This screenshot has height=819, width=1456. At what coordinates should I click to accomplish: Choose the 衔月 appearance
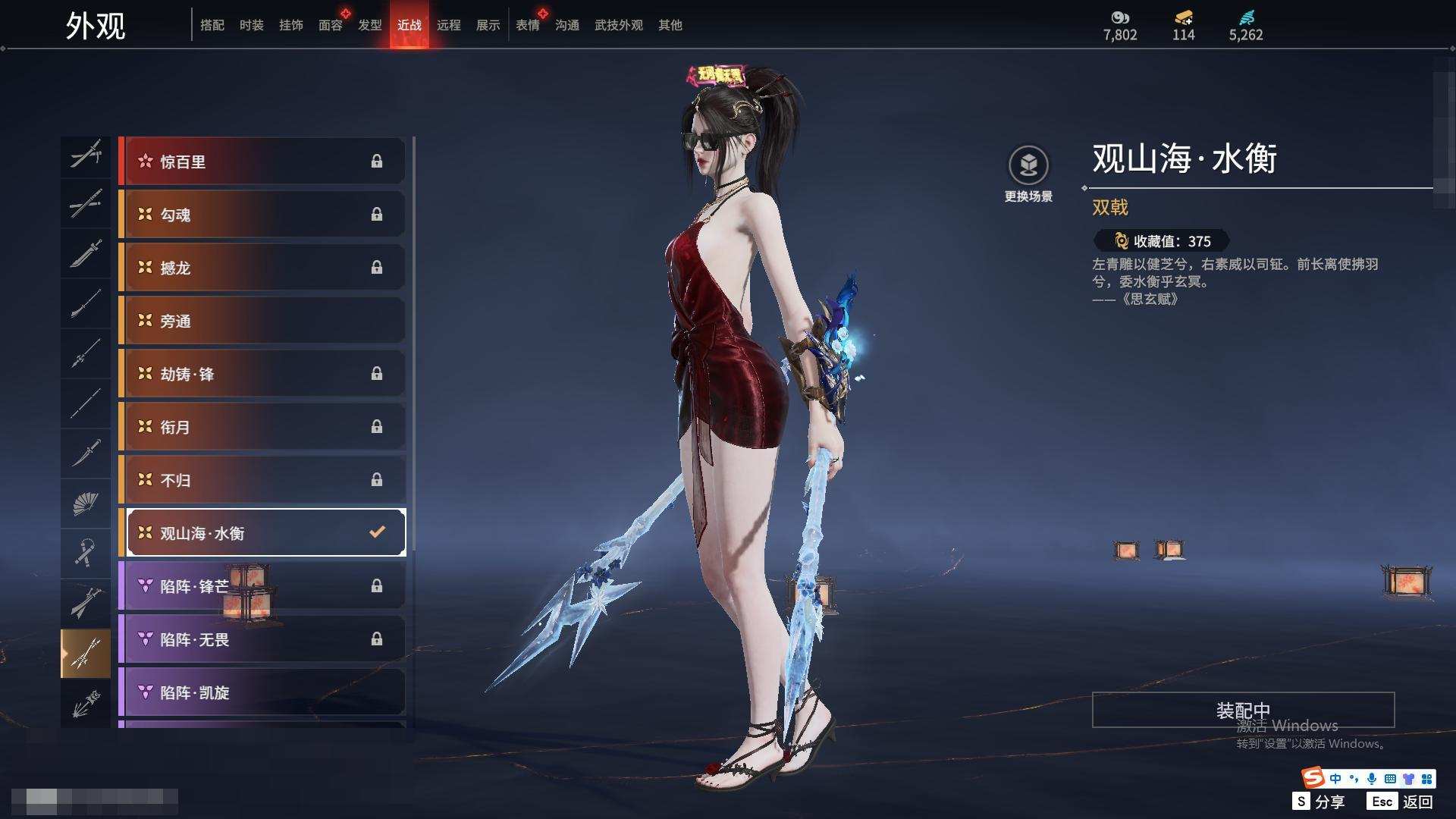[262, 427]
